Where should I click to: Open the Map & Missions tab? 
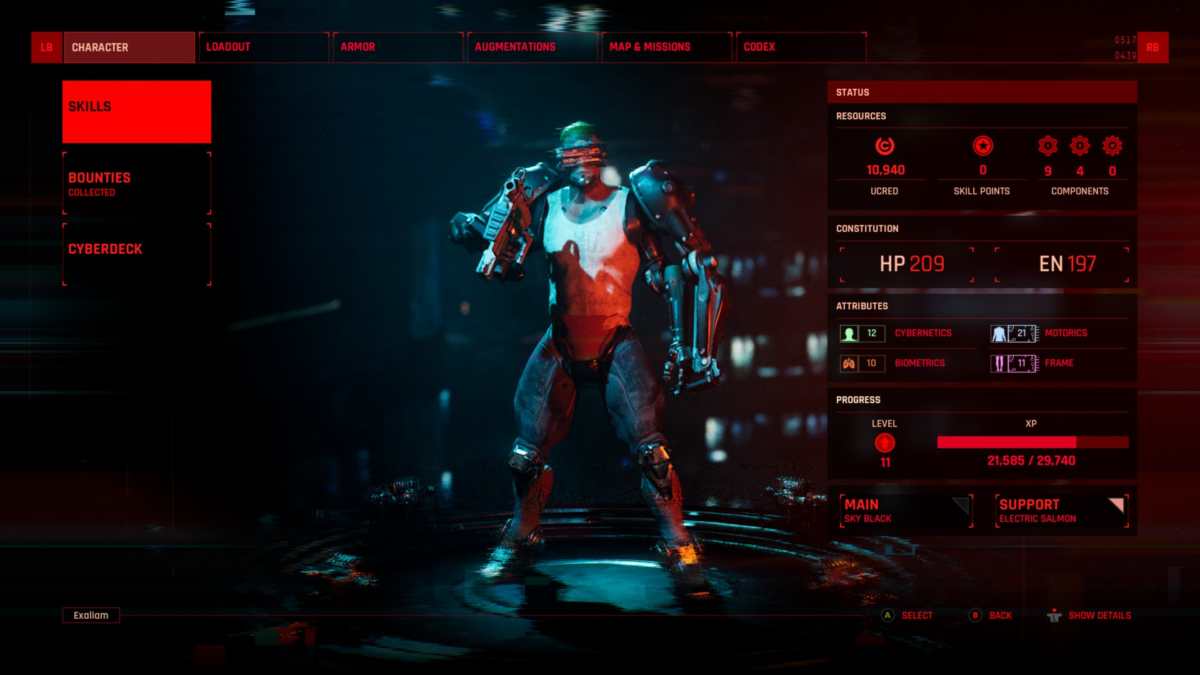(666, 47)
